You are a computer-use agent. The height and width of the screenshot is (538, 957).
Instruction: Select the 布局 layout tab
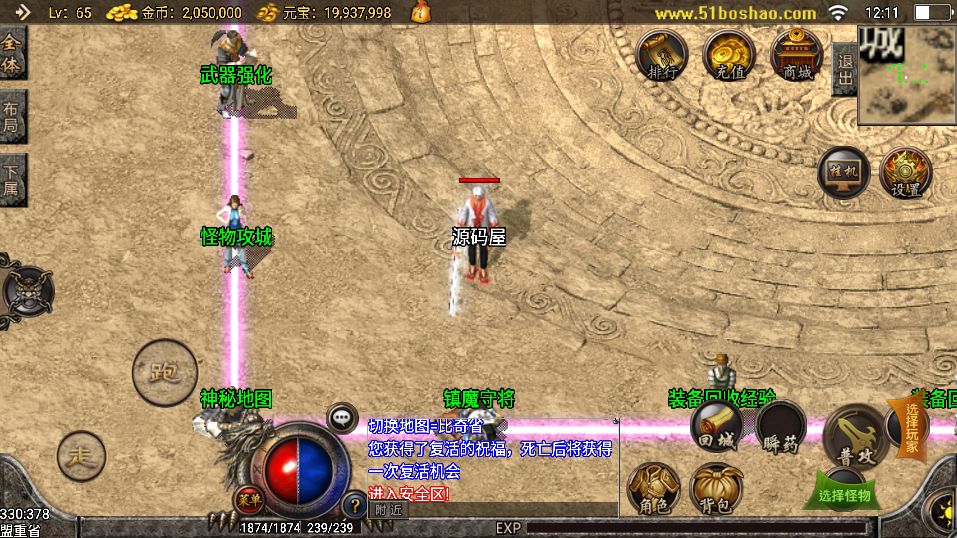point(12,117)
